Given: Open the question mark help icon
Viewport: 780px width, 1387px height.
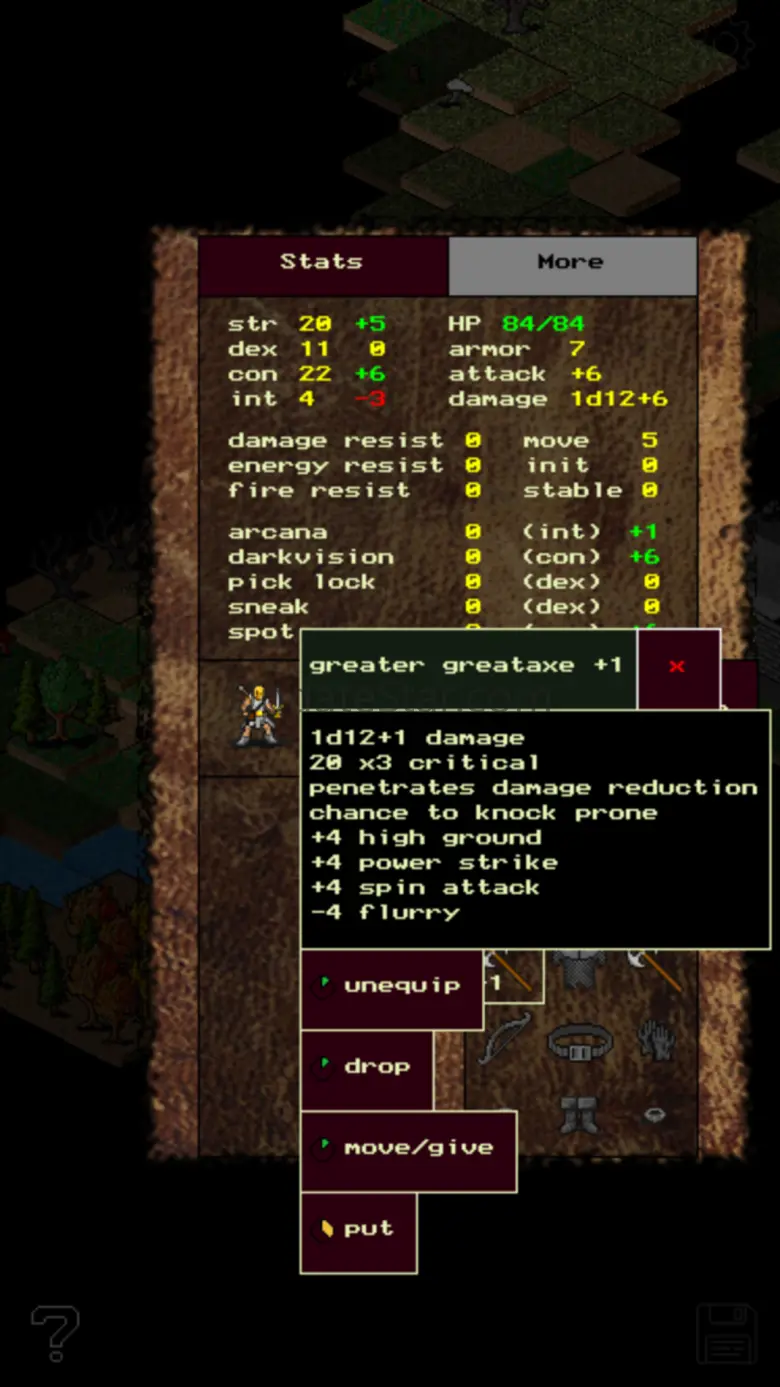Looking at the screenshot, I should 55,1333.
